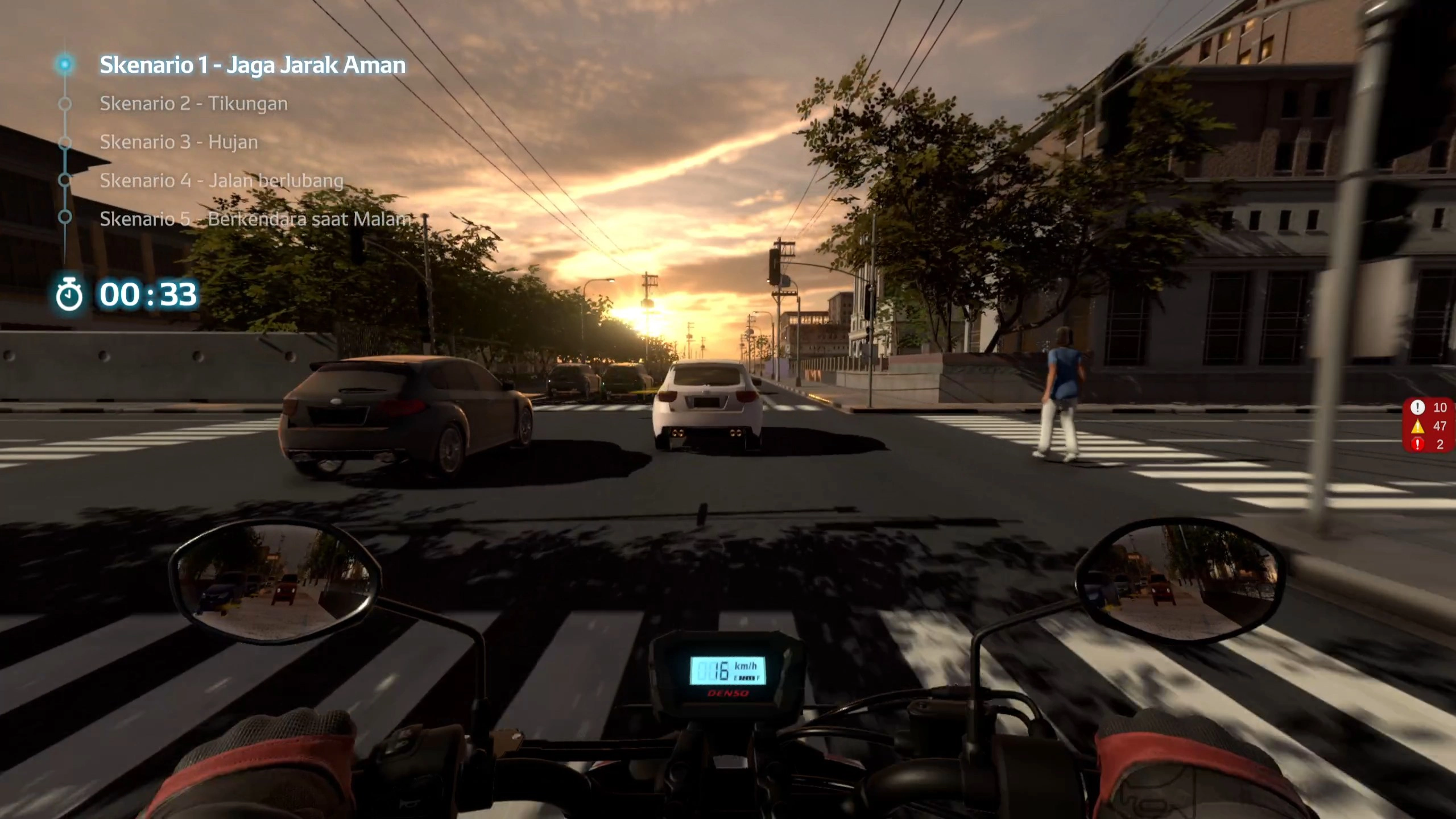The height and width of the screenshot is (819, 1456).
Task: Open Skenario 3 - Hujan
Action: 179,142
